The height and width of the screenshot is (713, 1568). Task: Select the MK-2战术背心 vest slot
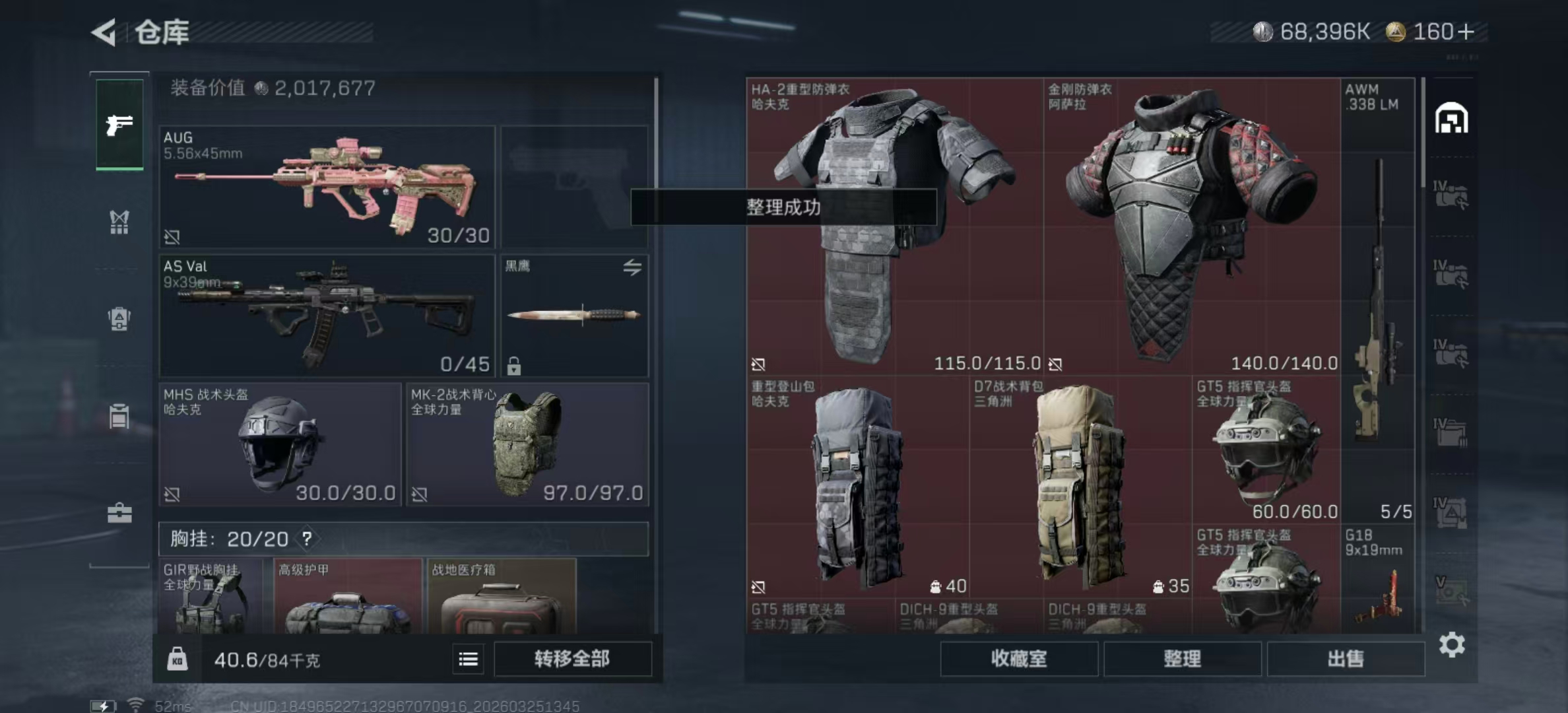[x=527, y=444]
